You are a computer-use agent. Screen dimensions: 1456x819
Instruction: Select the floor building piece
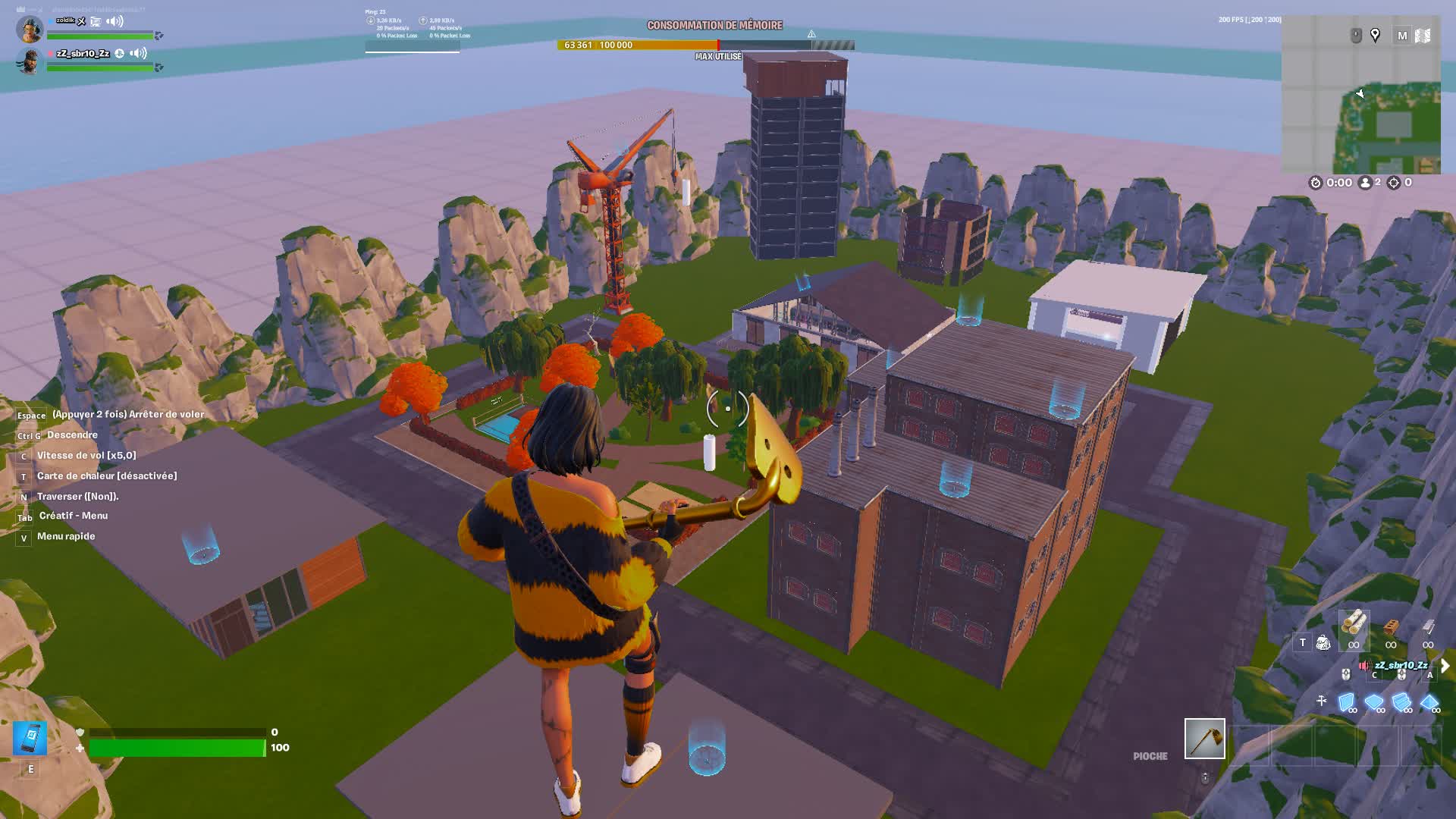[x=1373, y=702]
